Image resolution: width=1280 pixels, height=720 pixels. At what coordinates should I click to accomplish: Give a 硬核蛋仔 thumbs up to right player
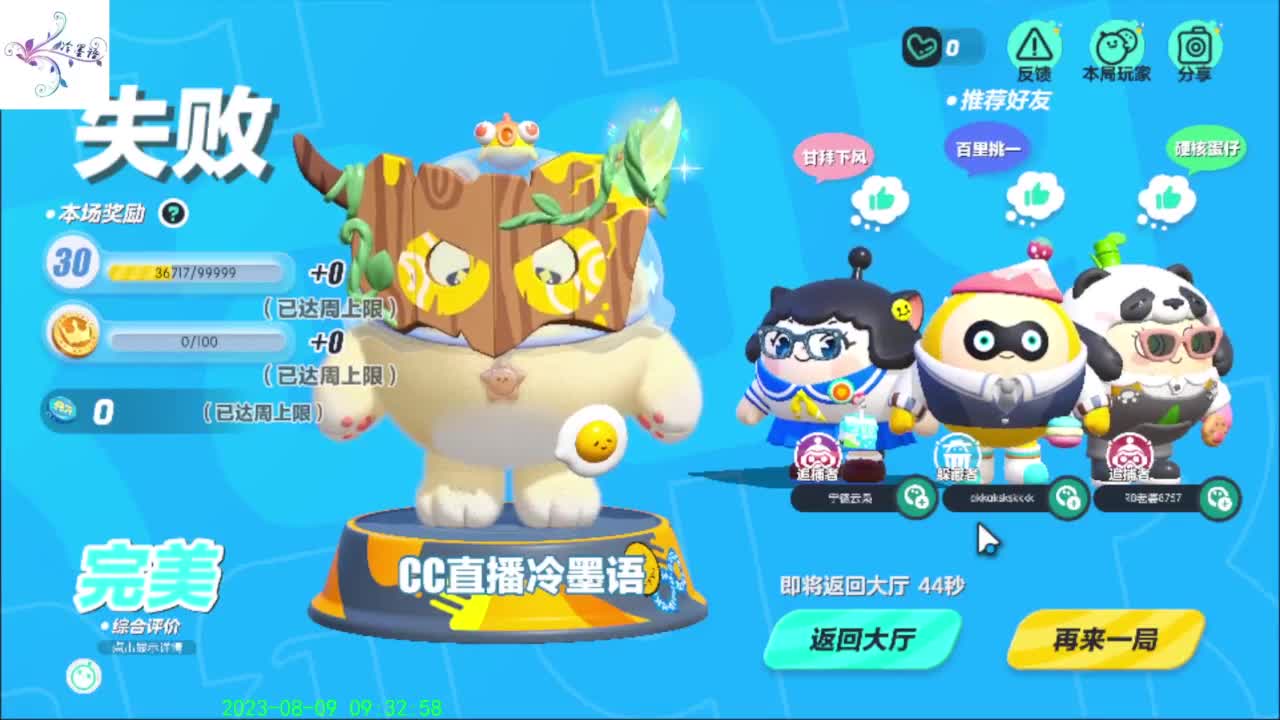[1168, 194]
